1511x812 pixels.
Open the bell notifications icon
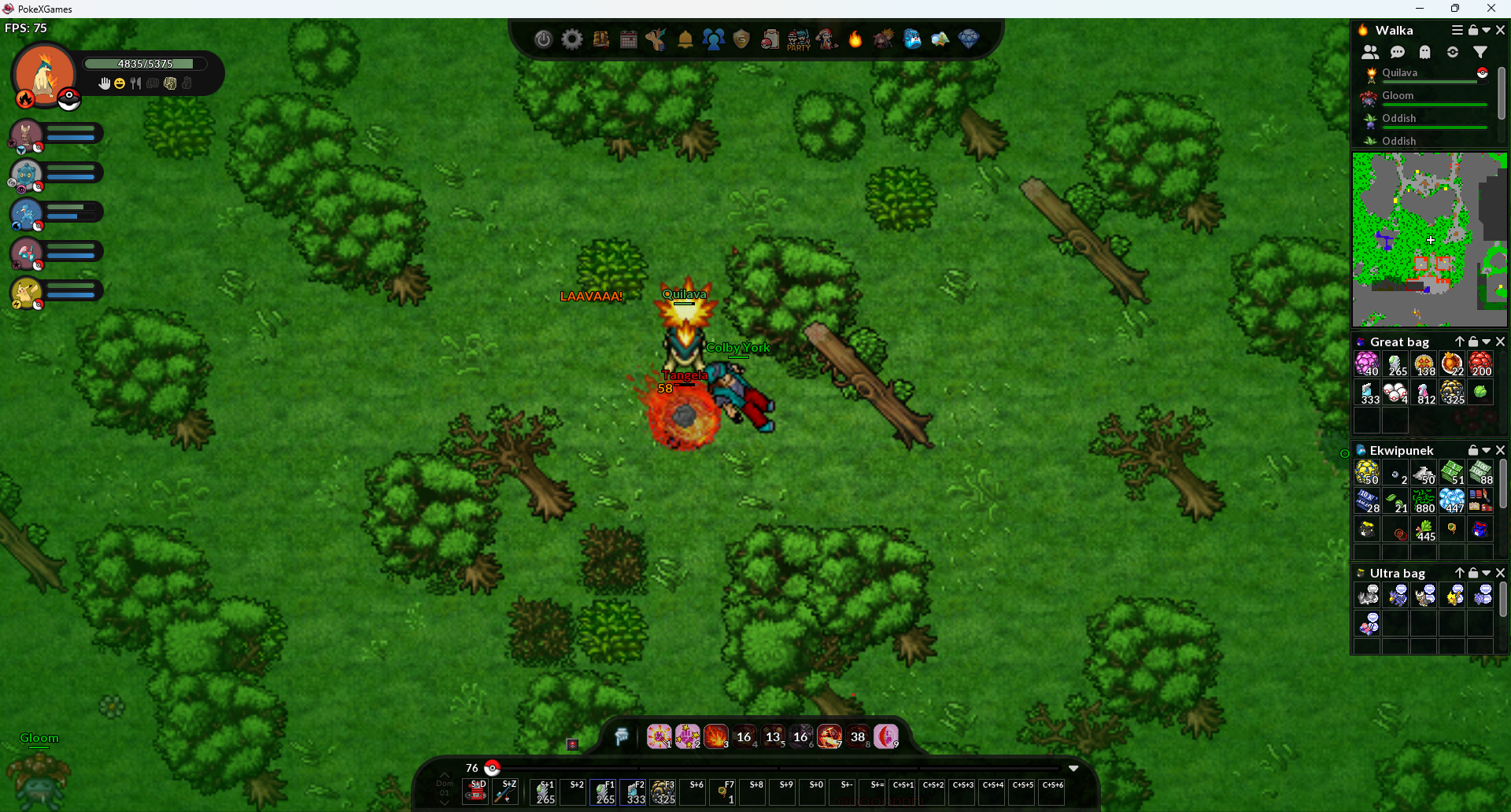(x=685, y=39)
